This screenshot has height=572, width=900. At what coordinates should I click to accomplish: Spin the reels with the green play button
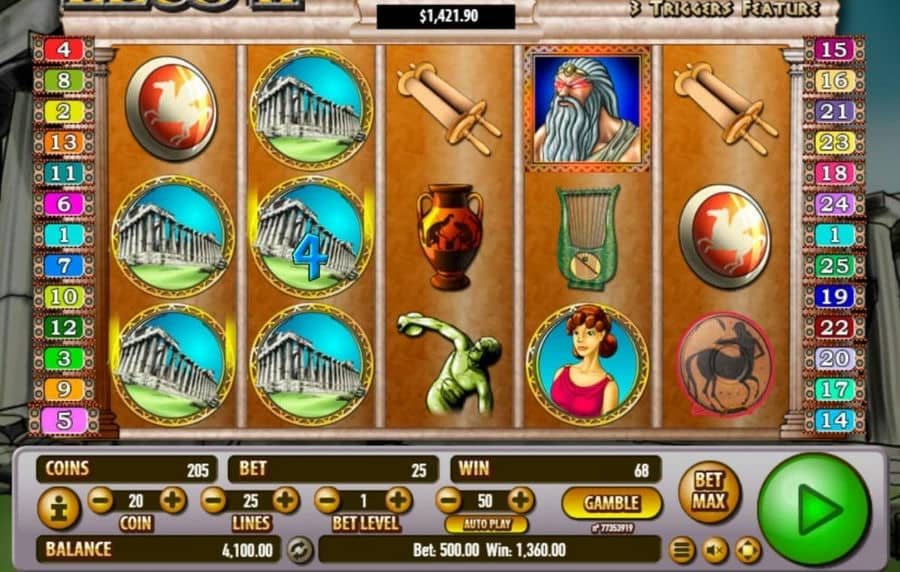(813, 509)
